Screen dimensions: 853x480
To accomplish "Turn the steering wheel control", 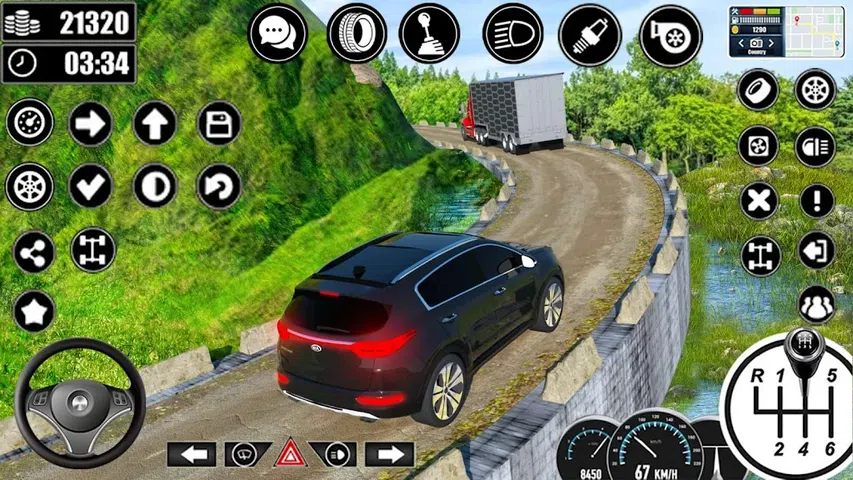I will pyautogui.click(x=81, y=403).
